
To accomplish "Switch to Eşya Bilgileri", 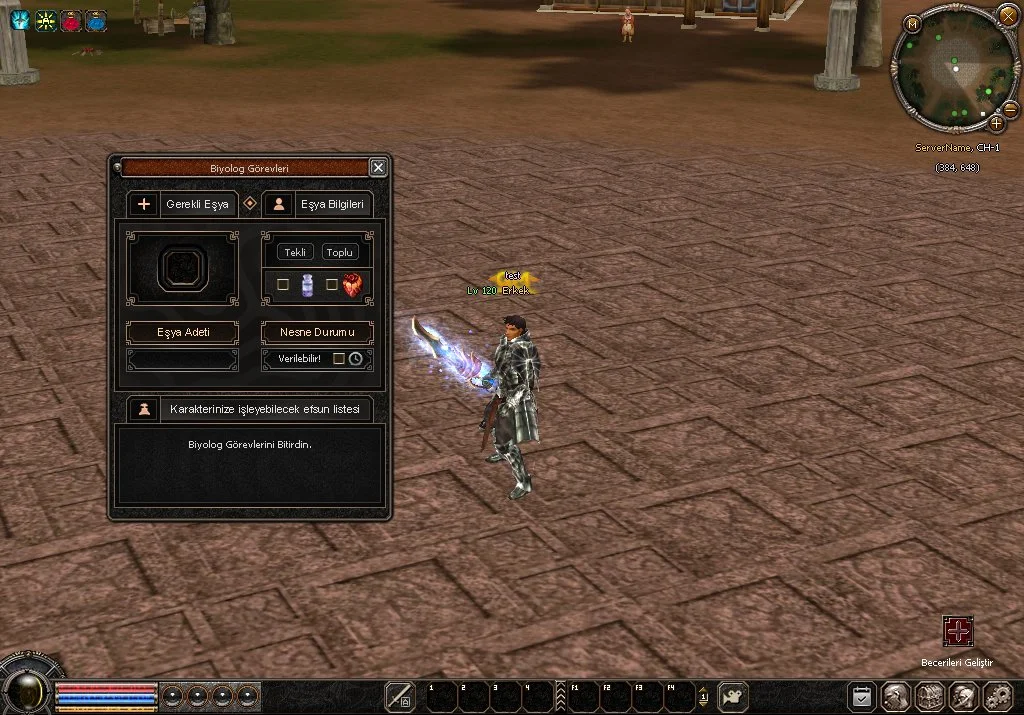I will (317, 204).
